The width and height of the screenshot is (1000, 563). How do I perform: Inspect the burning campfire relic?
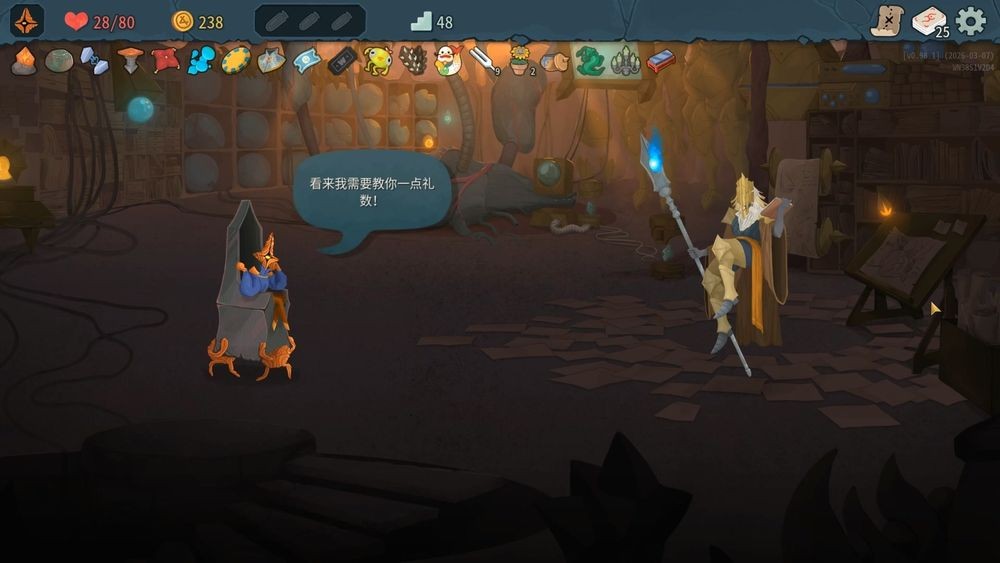point(24,61)
